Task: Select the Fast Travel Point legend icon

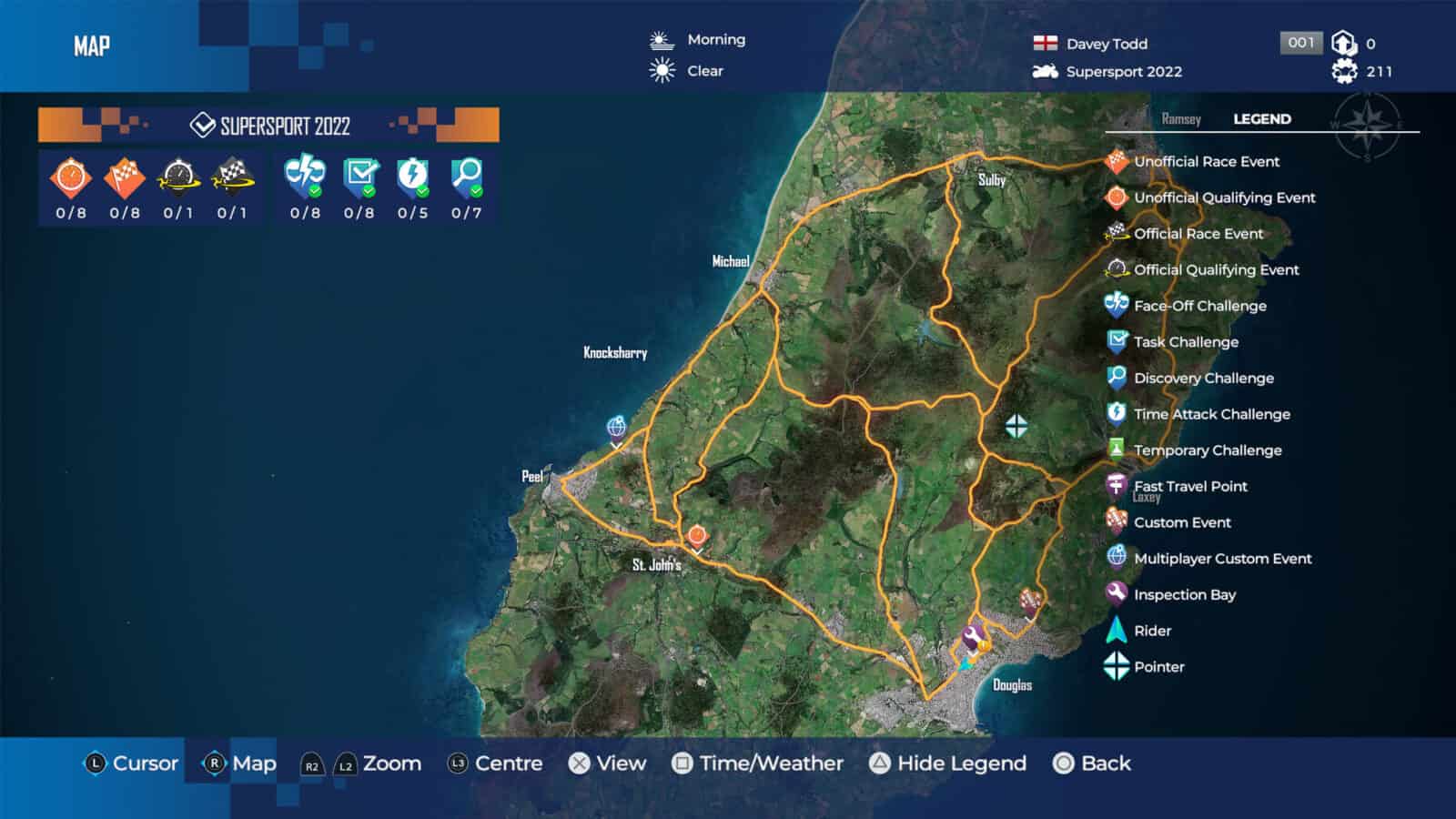Action: [1114, 486]
